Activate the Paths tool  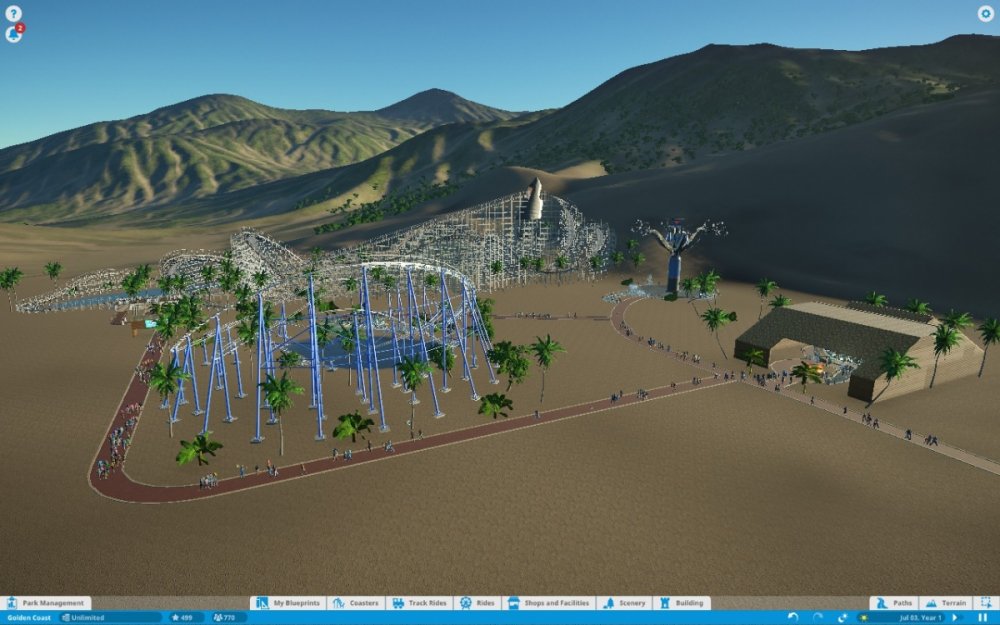coord(894,603)
